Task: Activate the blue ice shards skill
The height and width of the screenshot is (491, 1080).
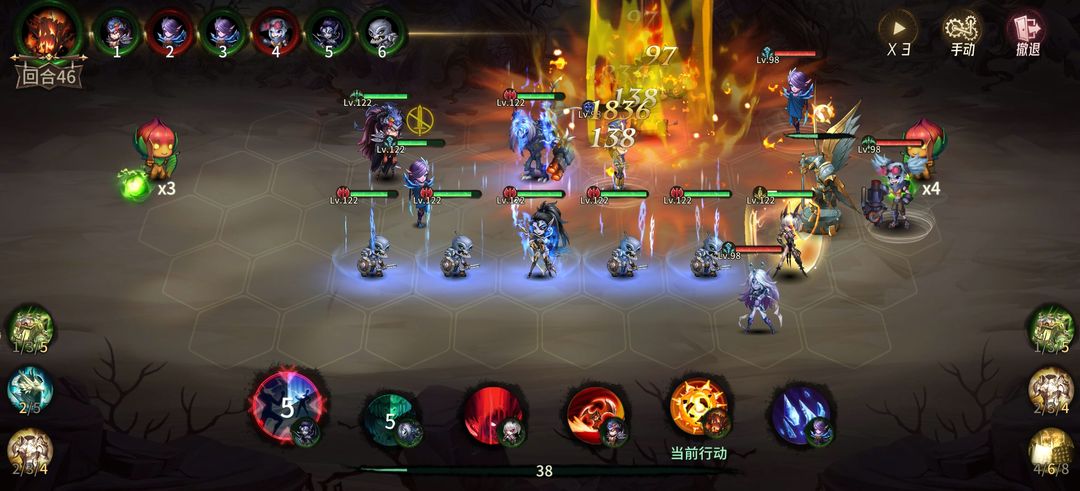Action: (800, 414)
